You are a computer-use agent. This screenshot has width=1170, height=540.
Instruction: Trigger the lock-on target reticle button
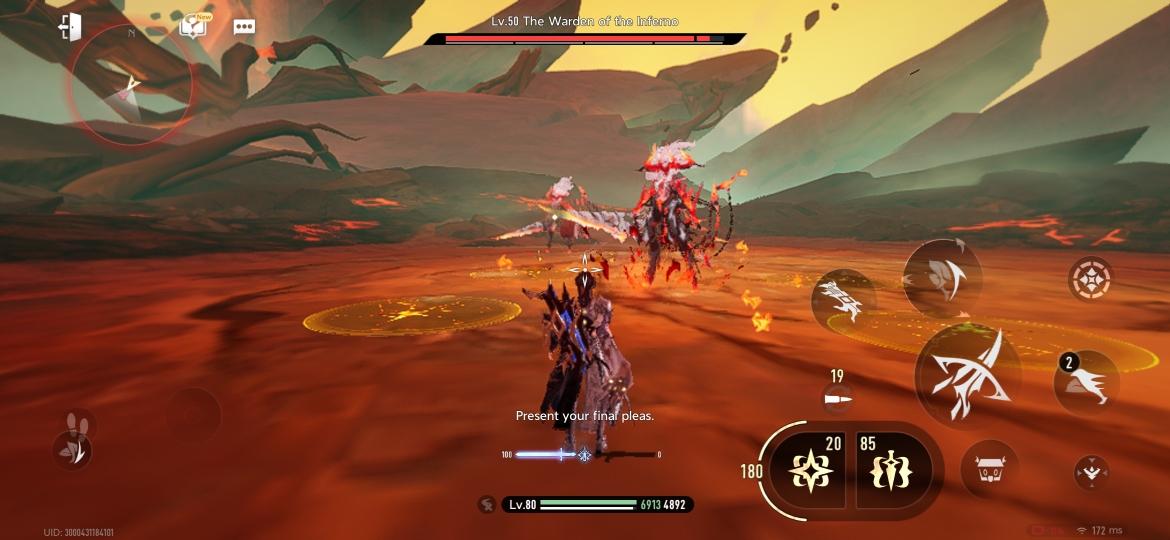coord(1090,279)
